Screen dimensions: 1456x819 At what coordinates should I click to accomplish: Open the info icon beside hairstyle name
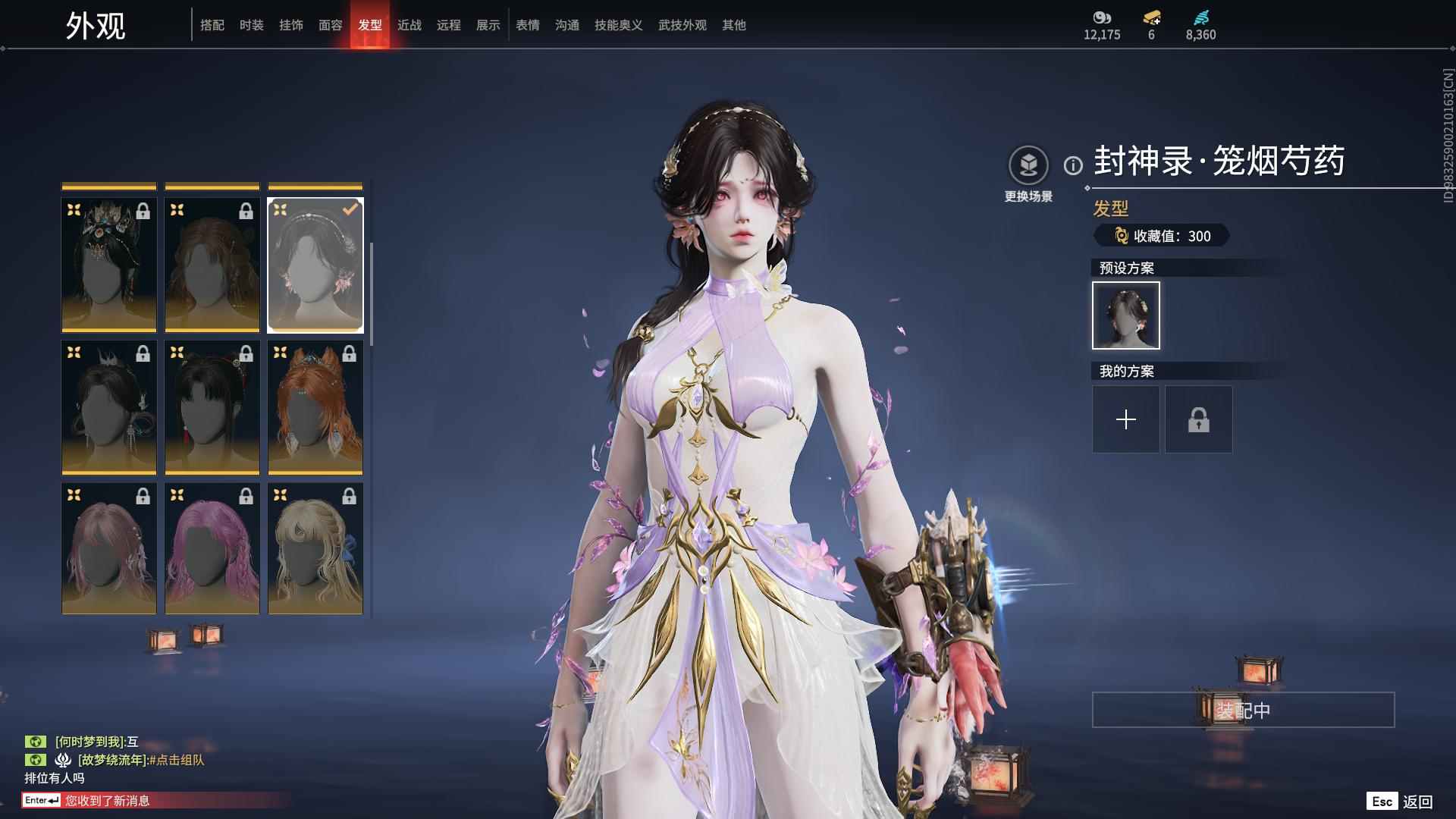tap(1072, 165)
